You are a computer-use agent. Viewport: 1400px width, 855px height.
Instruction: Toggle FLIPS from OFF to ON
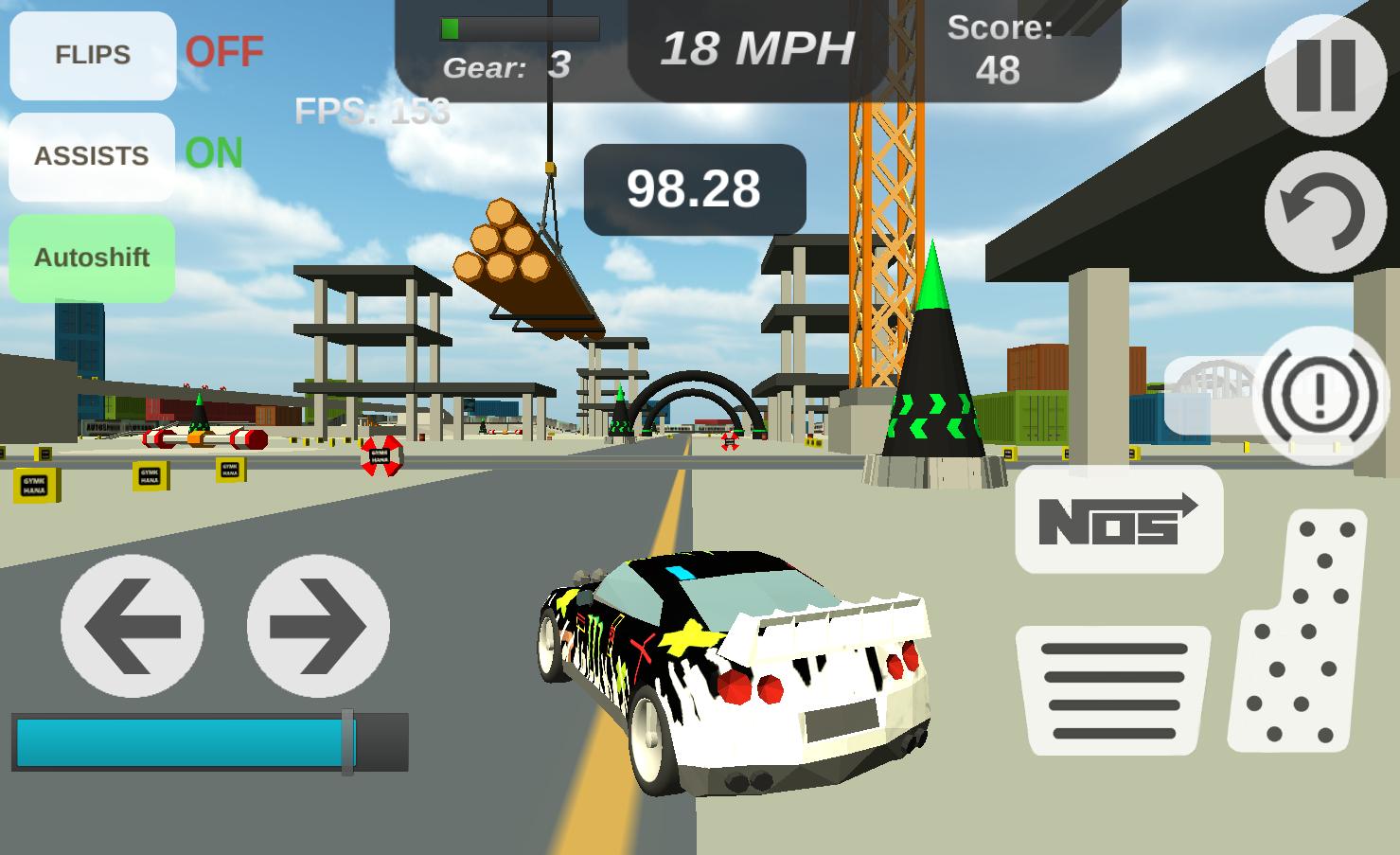[x=91, y=55]
